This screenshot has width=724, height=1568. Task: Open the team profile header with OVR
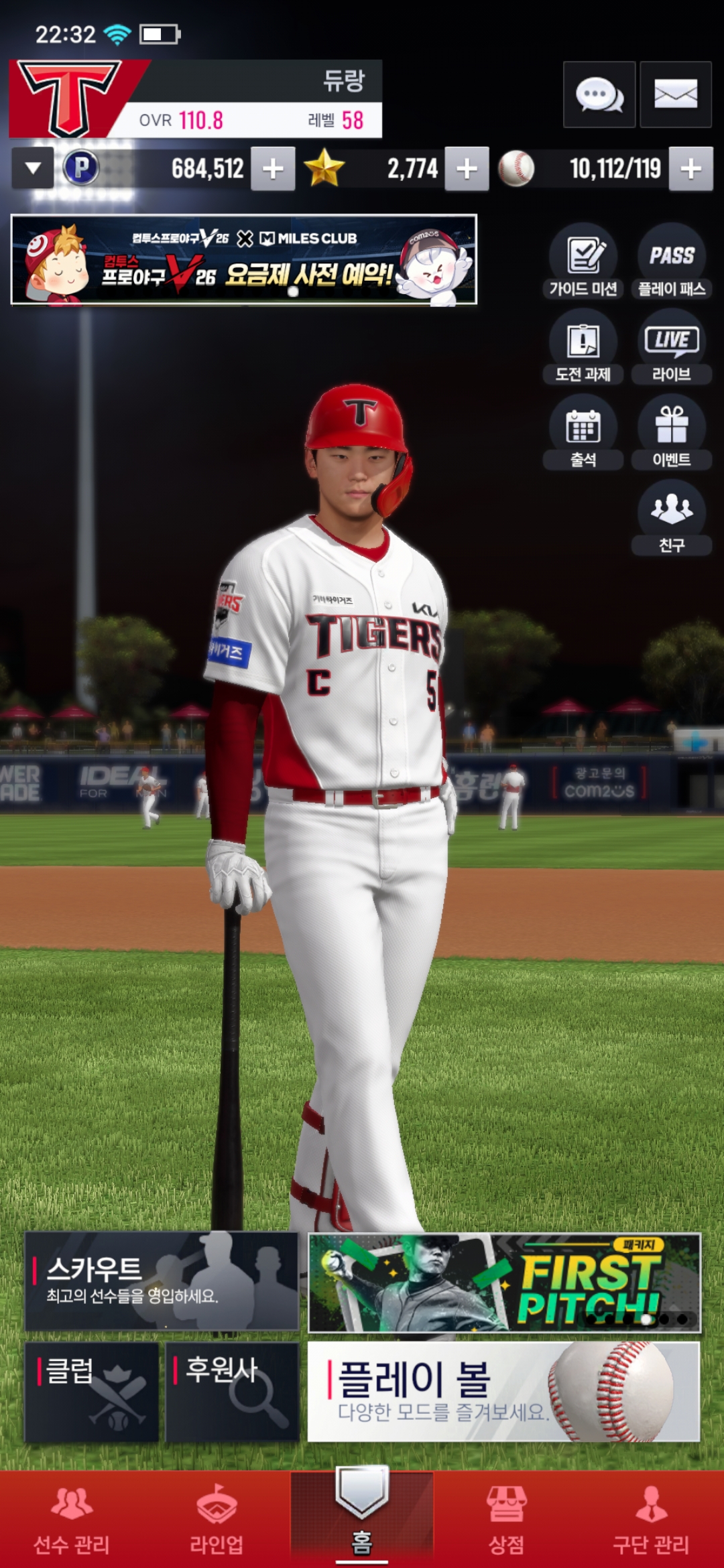195,99
